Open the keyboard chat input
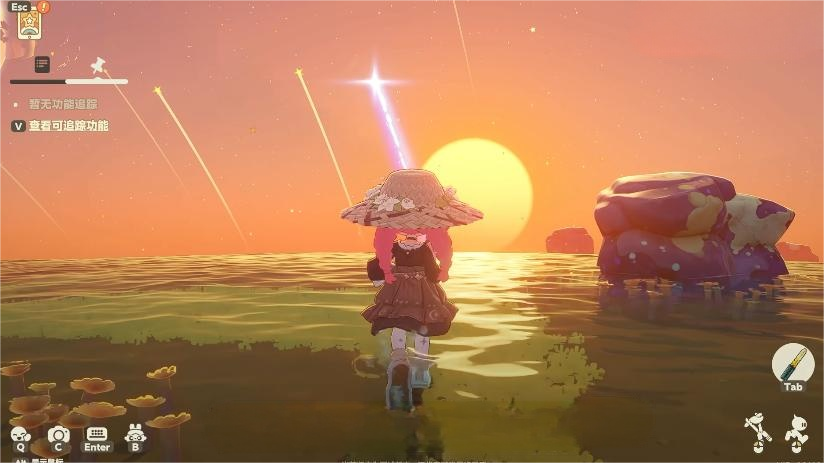The width and height of the screenshot is (824, 463). [97, 434]
